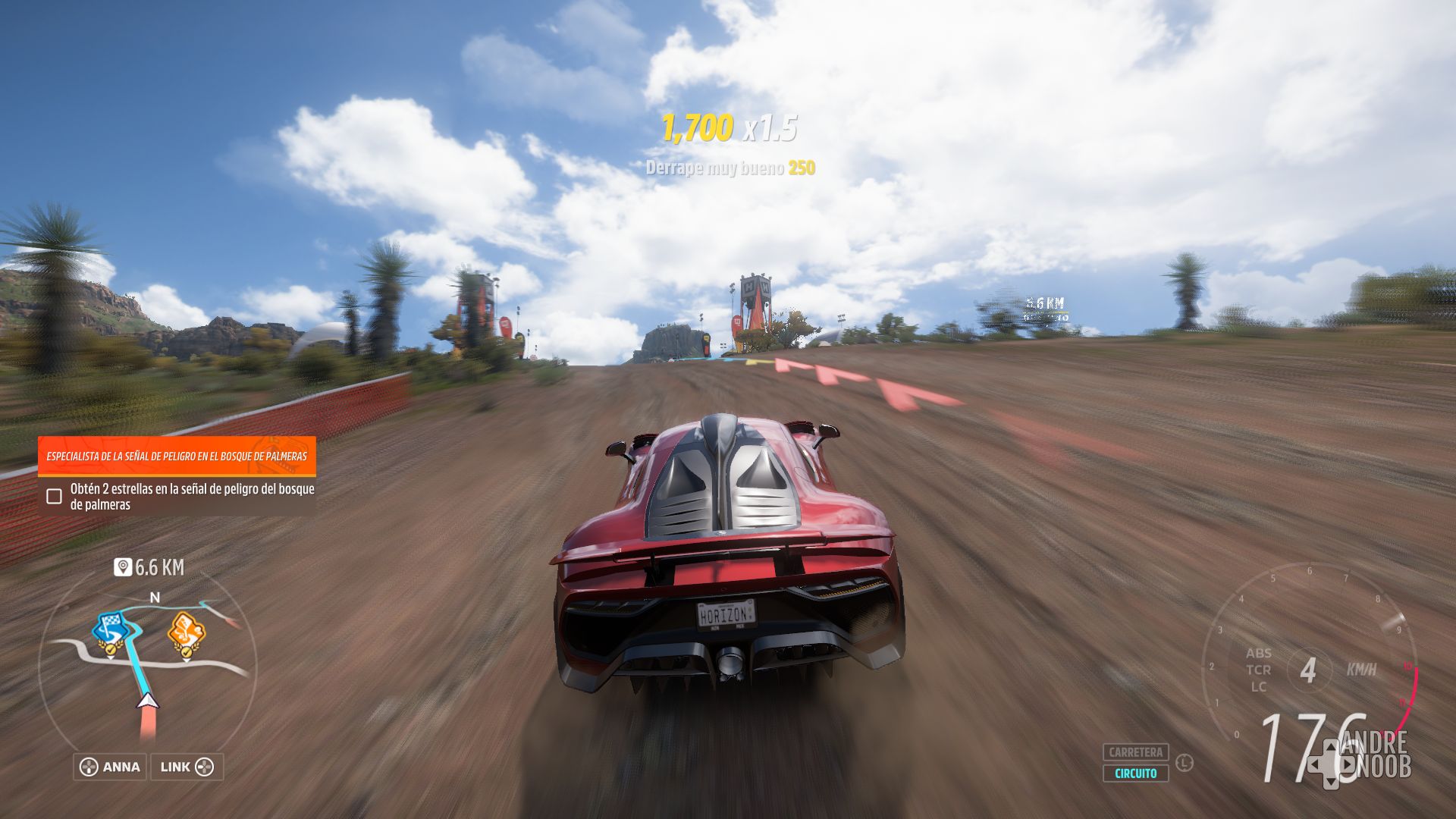Select the blue race flag marker on the minimap
Viewport: 1456px width, 819px height.
[x=111, y=626]
